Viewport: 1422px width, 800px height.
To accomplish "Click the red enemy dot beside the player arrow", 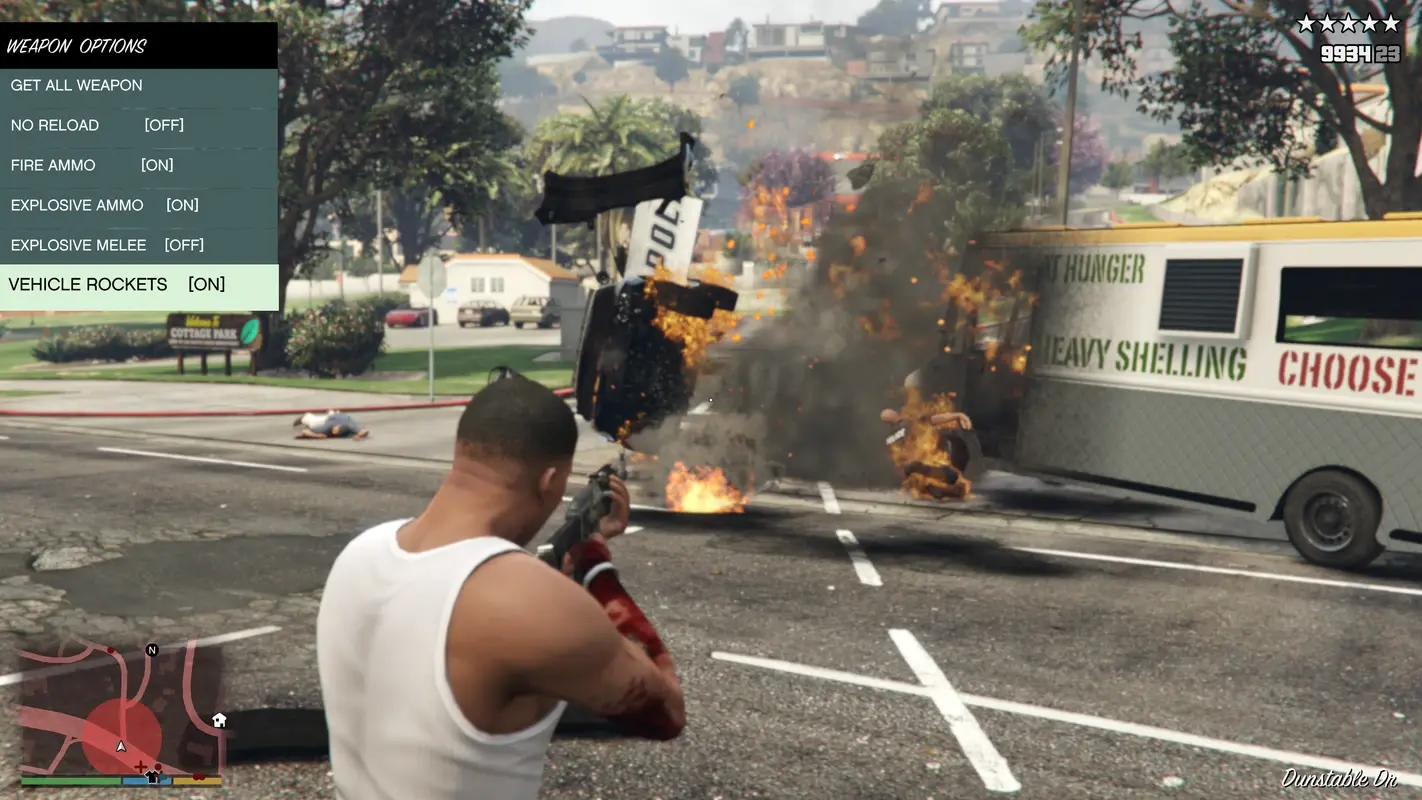I will click(x=158, y=768).
